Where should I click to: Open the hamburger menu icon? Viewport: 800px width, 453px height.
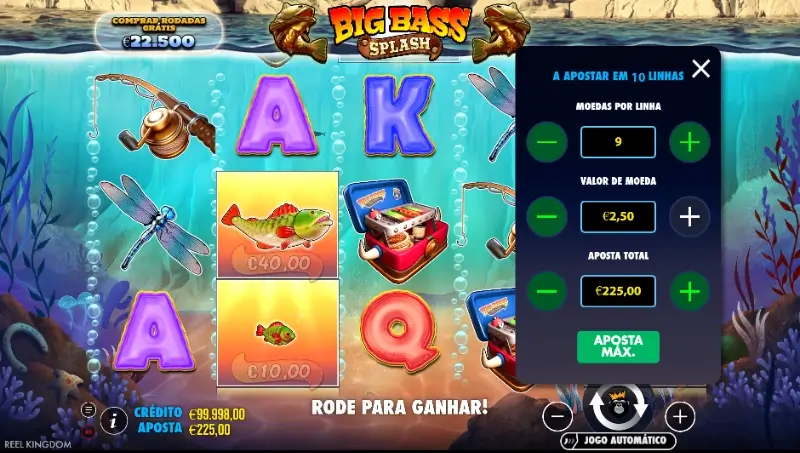click(x=88, y=409)
